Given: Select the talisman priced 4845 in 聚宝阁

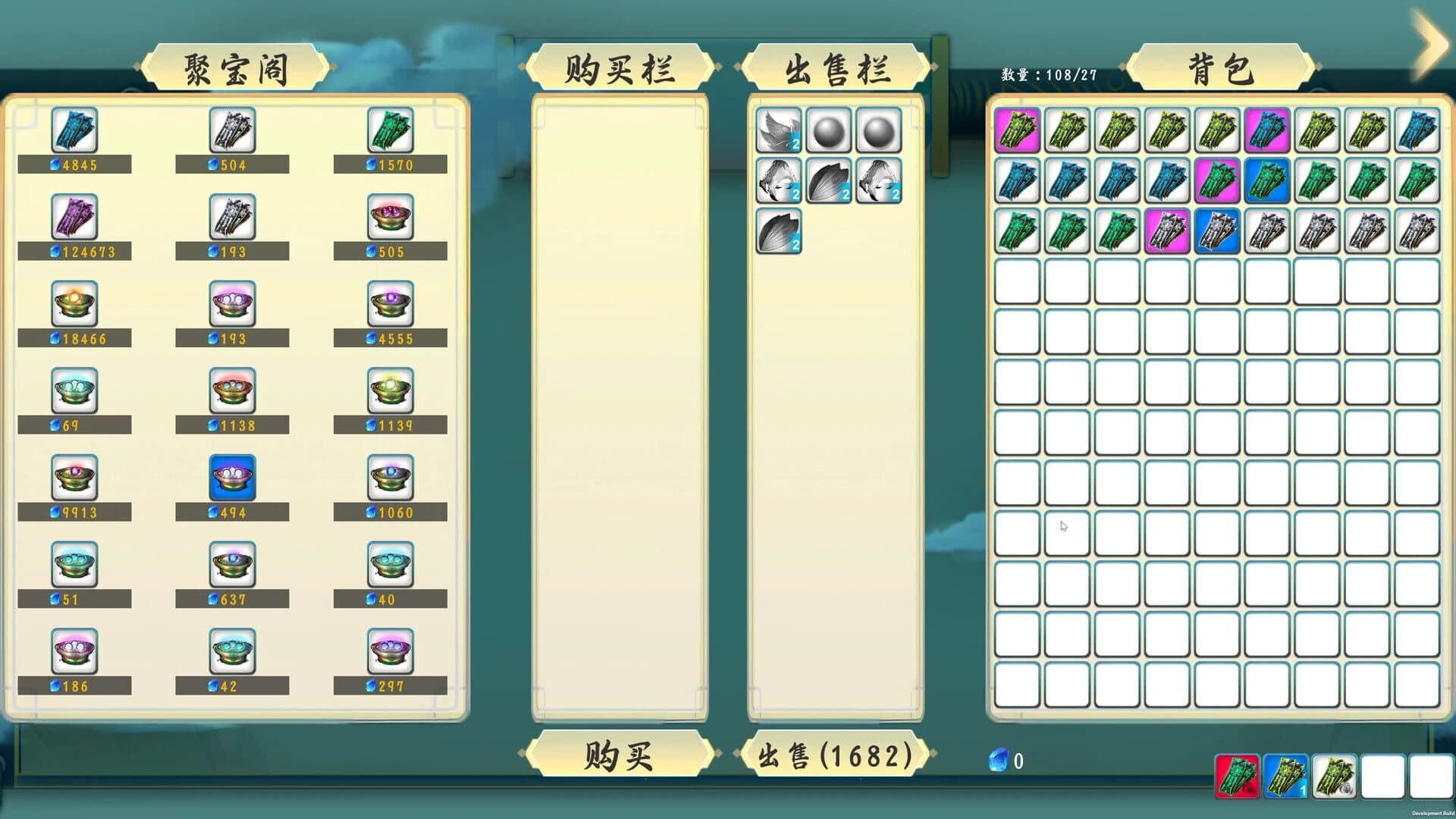Looking at the screenshot, I should tap(74, 130).
